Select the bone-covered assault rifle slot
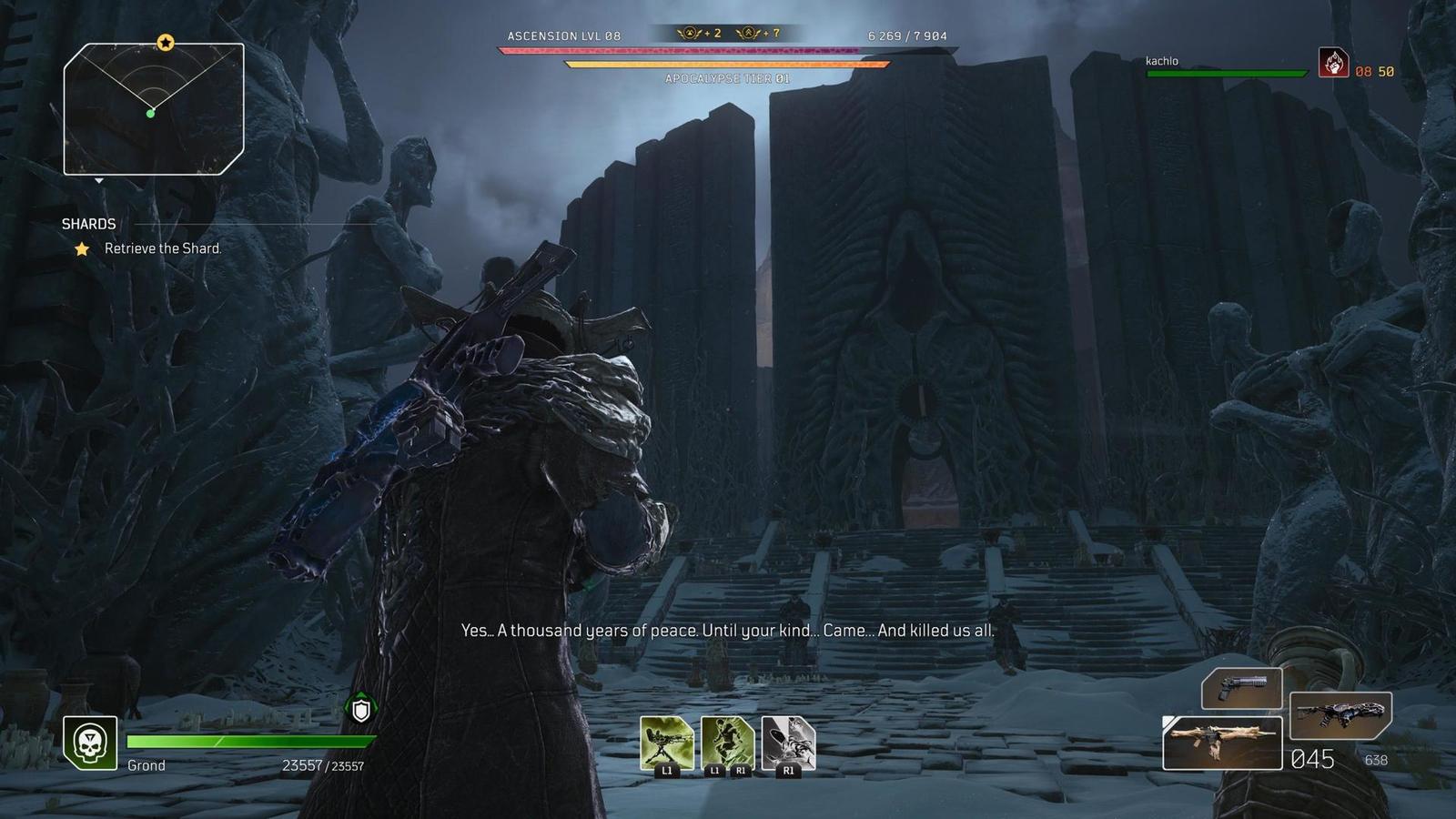This screenshot has width=1456, height=819. pyautogui.click(x=1222, y=743)
